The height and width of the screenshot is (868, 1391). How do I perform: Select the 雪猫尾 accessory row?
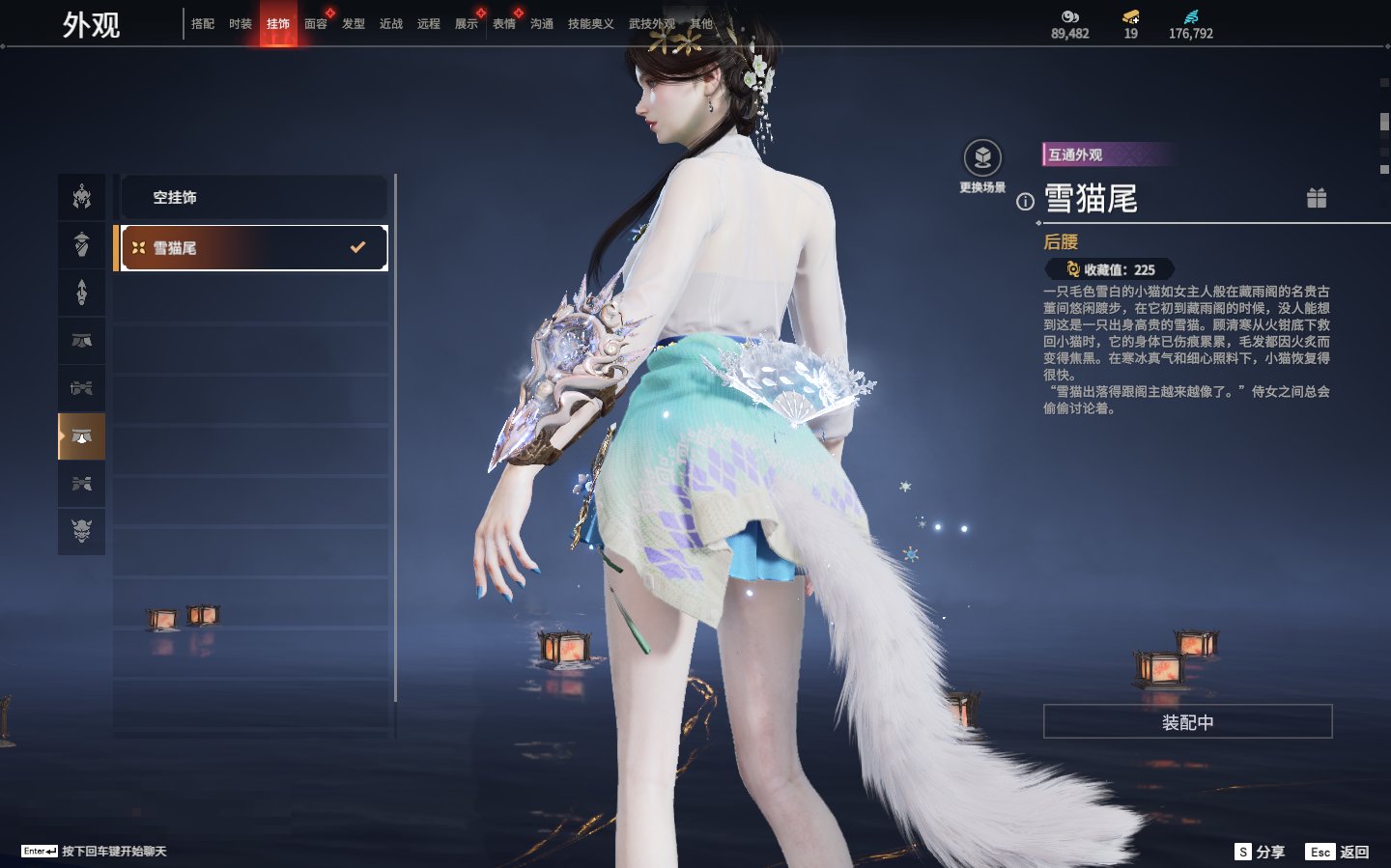click(x=253, y=248)
